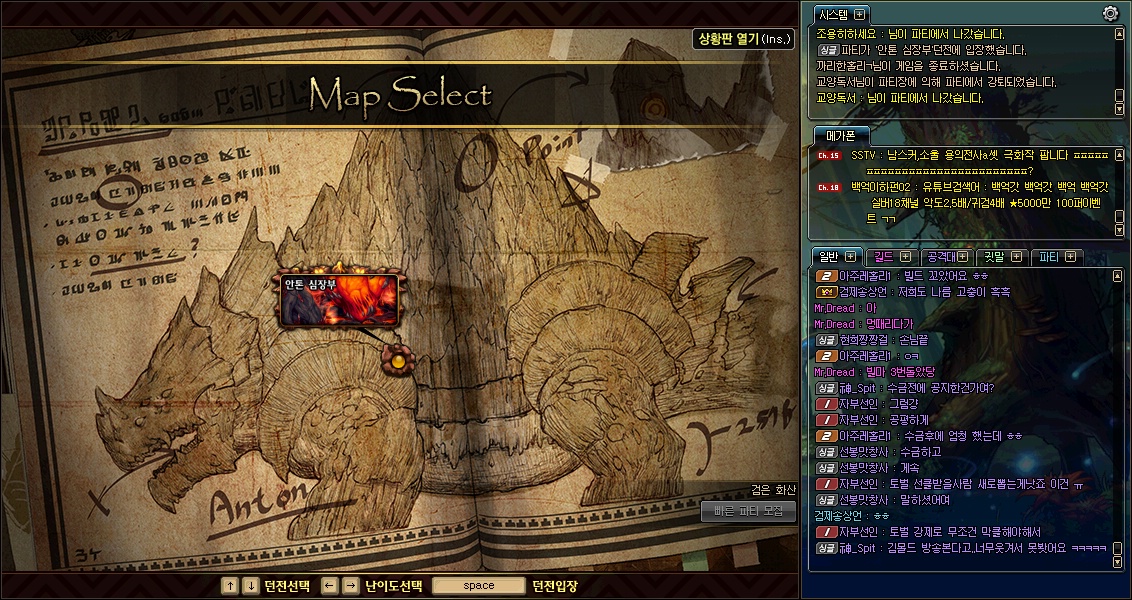Viewport: 1132px width, 600px height.
Task: Click the system log's scroll-up arrow
Action: 1119,33
